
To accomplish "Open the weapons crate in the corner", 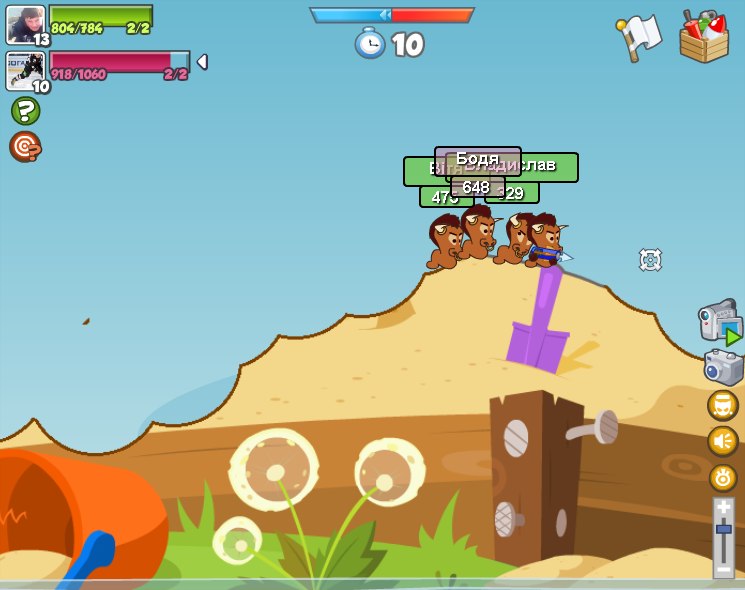I will click(x=704, y=38).
